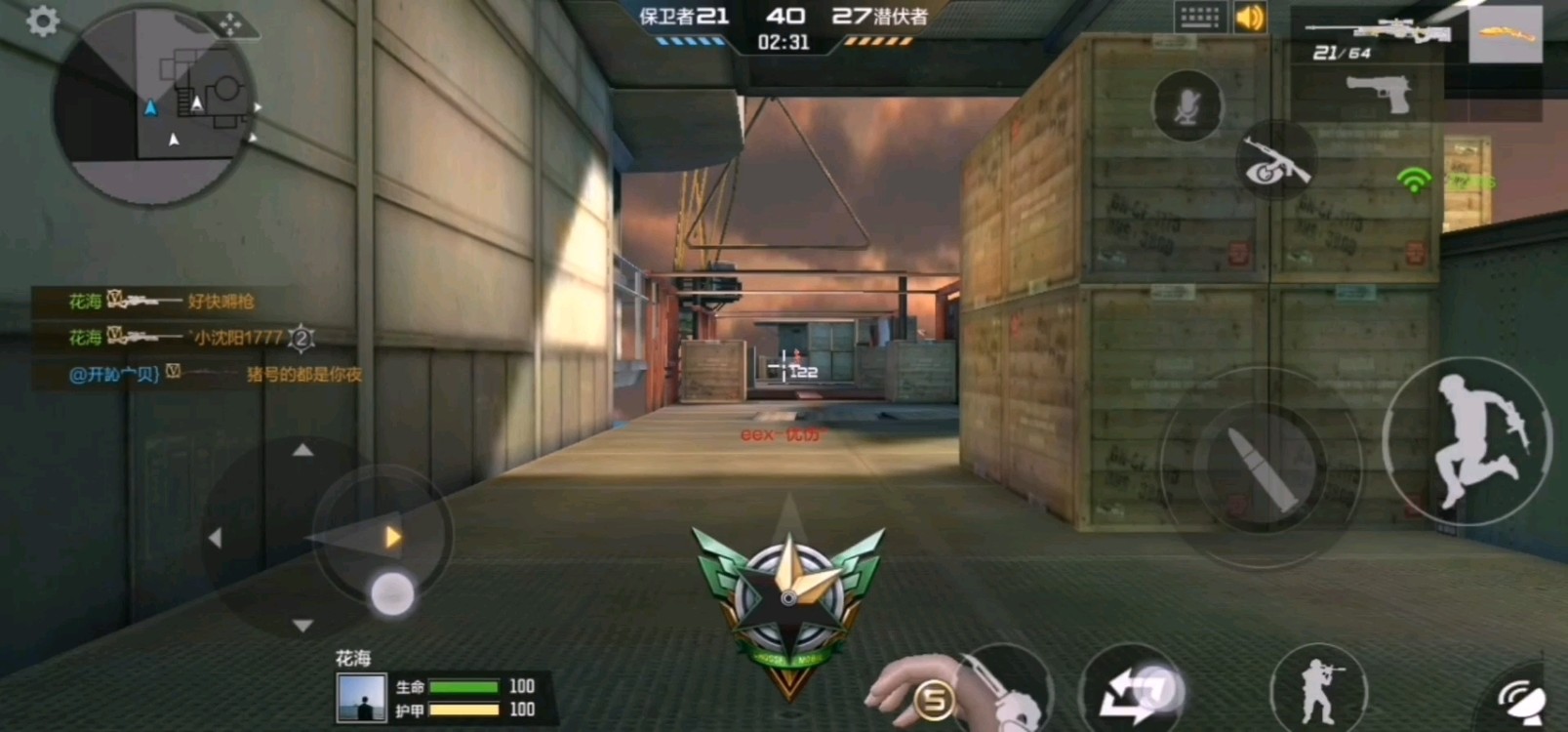Fire using the bullet button
Viewport: 1568px width, 732px height.
click(x=1260, y=467)
